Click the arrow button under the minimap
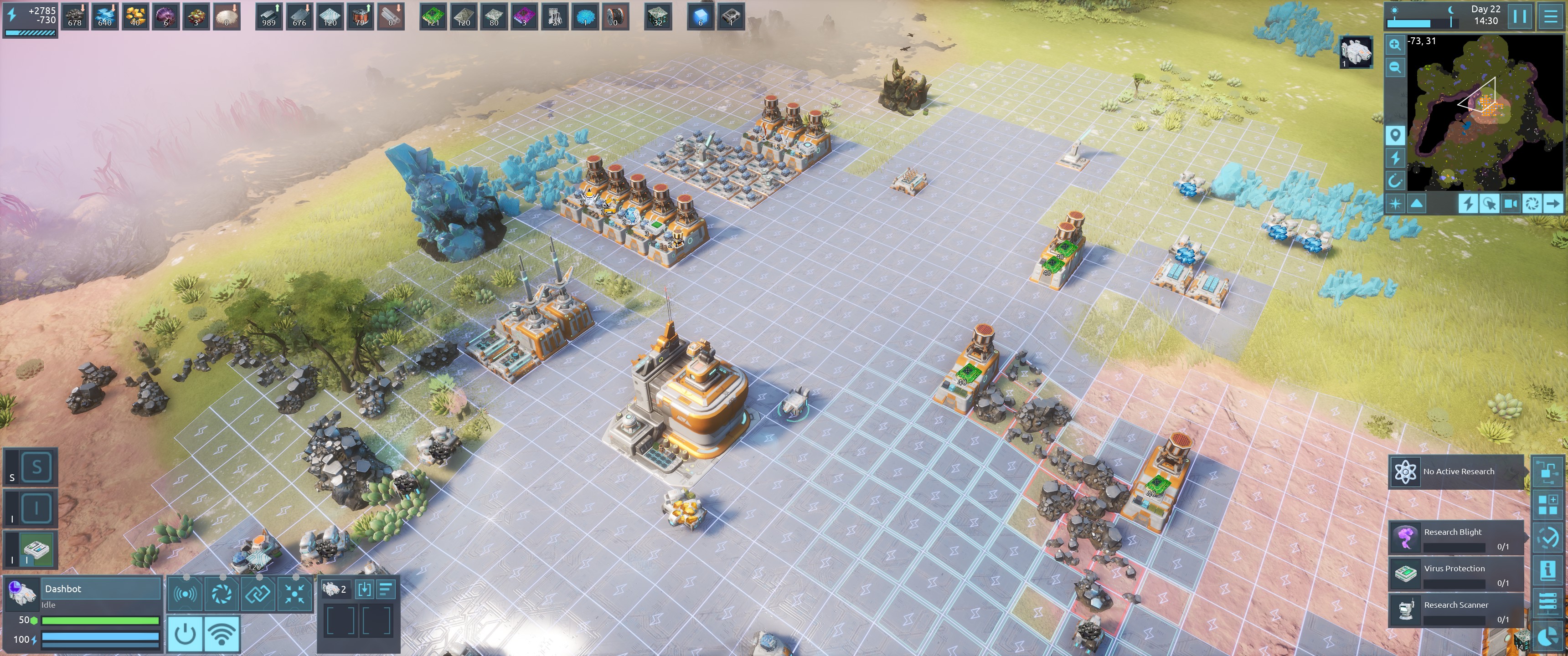The width and height of the screenshot is (1568, 656). click(x=1553, y=204)
